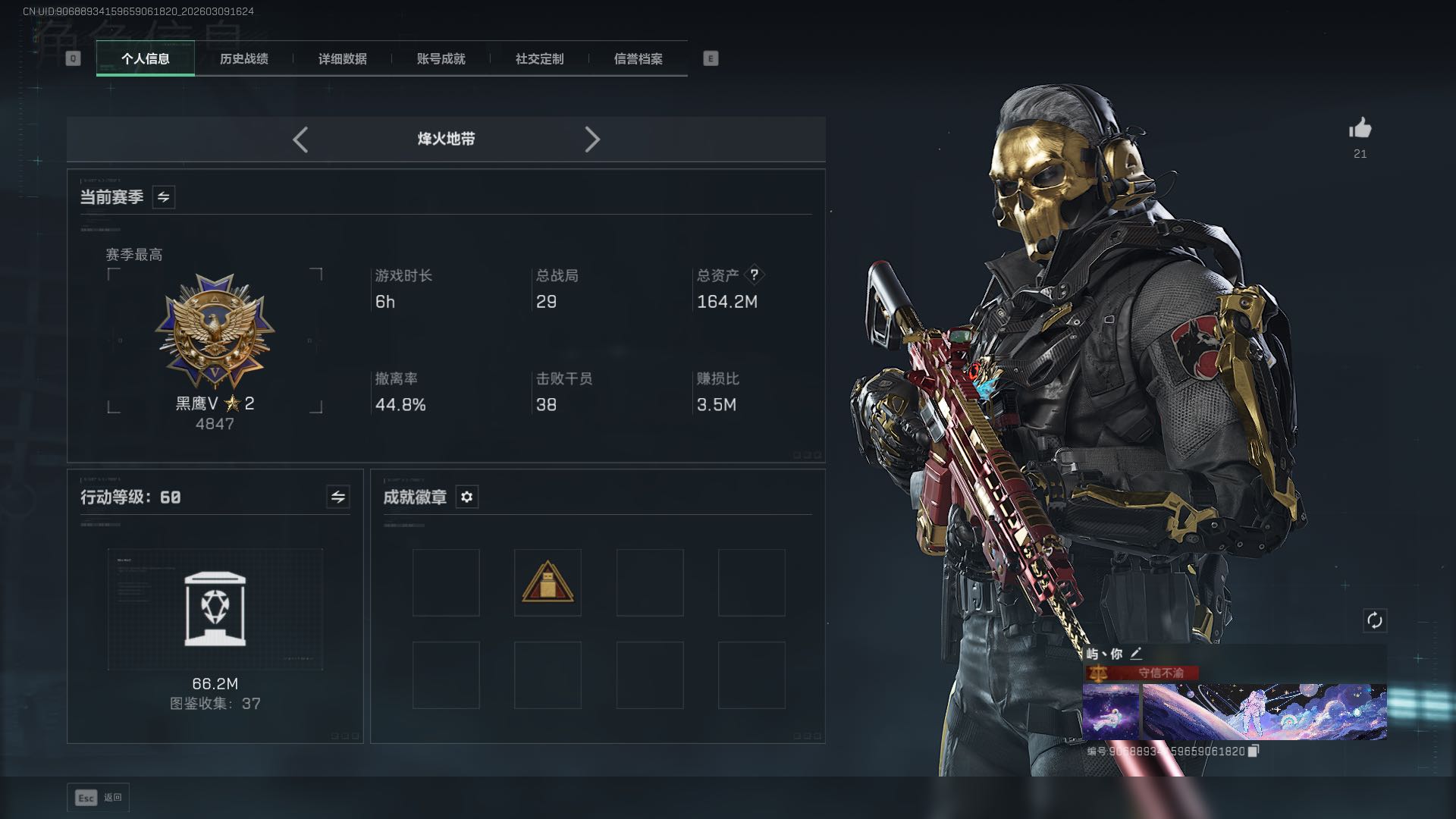Click the rotate character model button
The image size is (1456, 819).
pyautogui.click(x=1374, y=620)
